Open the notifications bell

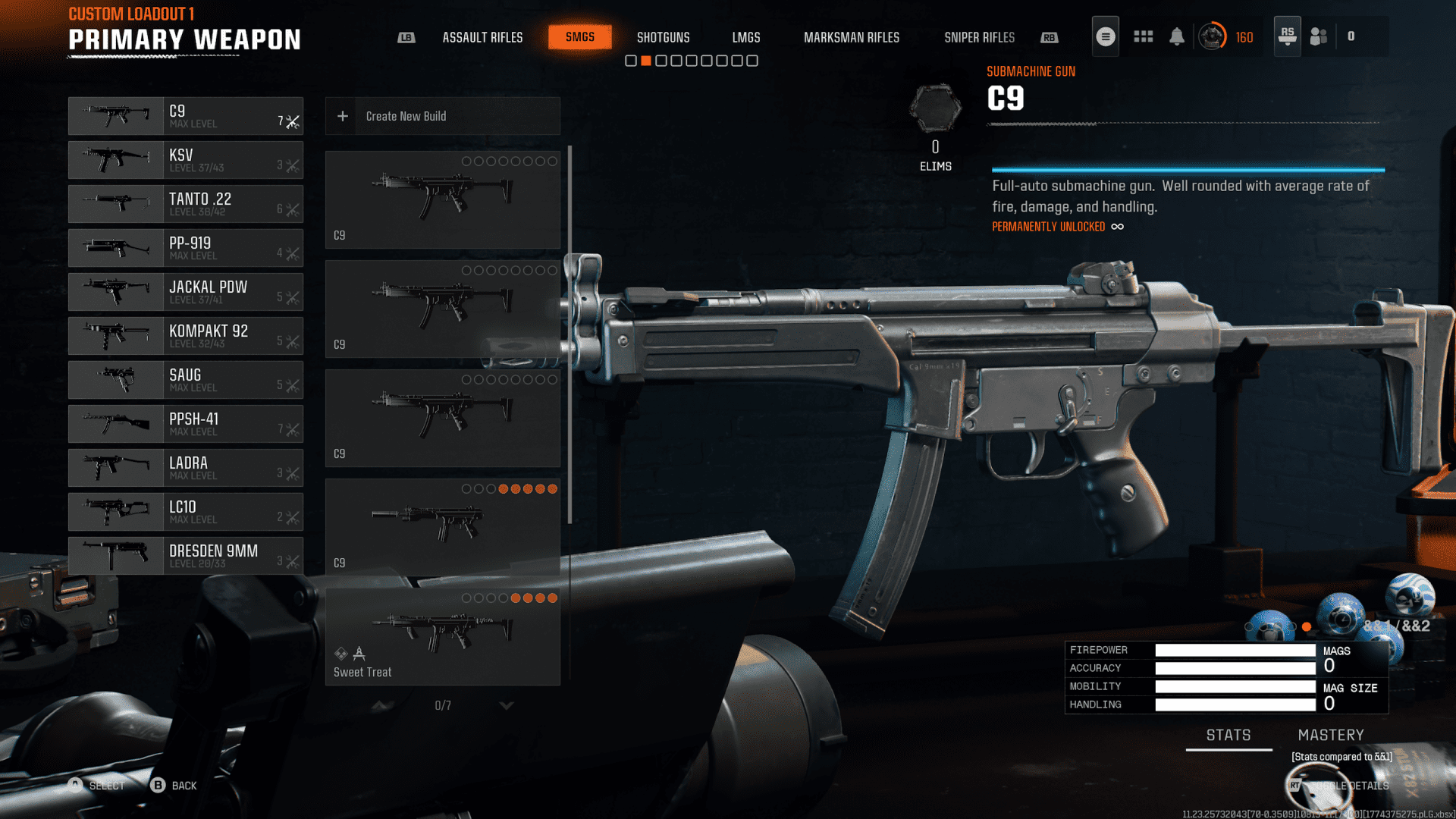click(x=1176, y=36)
